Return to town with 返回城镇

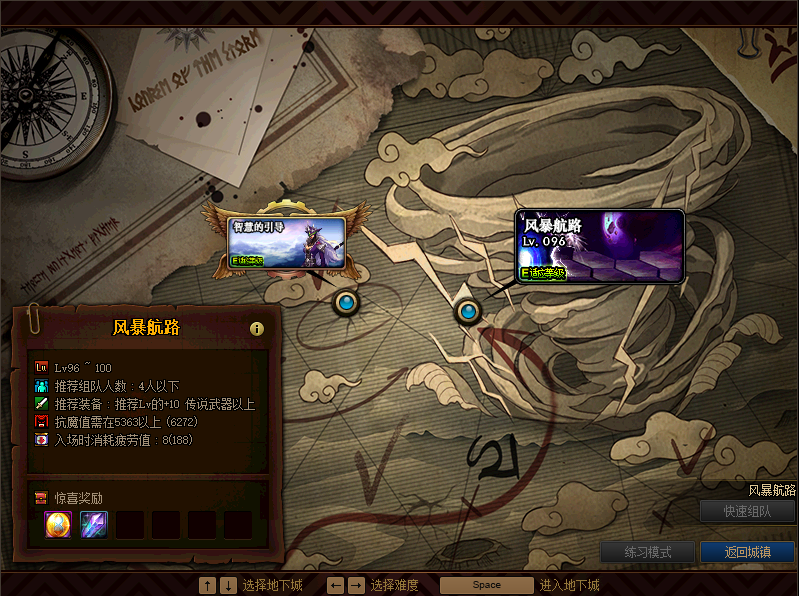(747, 552)
